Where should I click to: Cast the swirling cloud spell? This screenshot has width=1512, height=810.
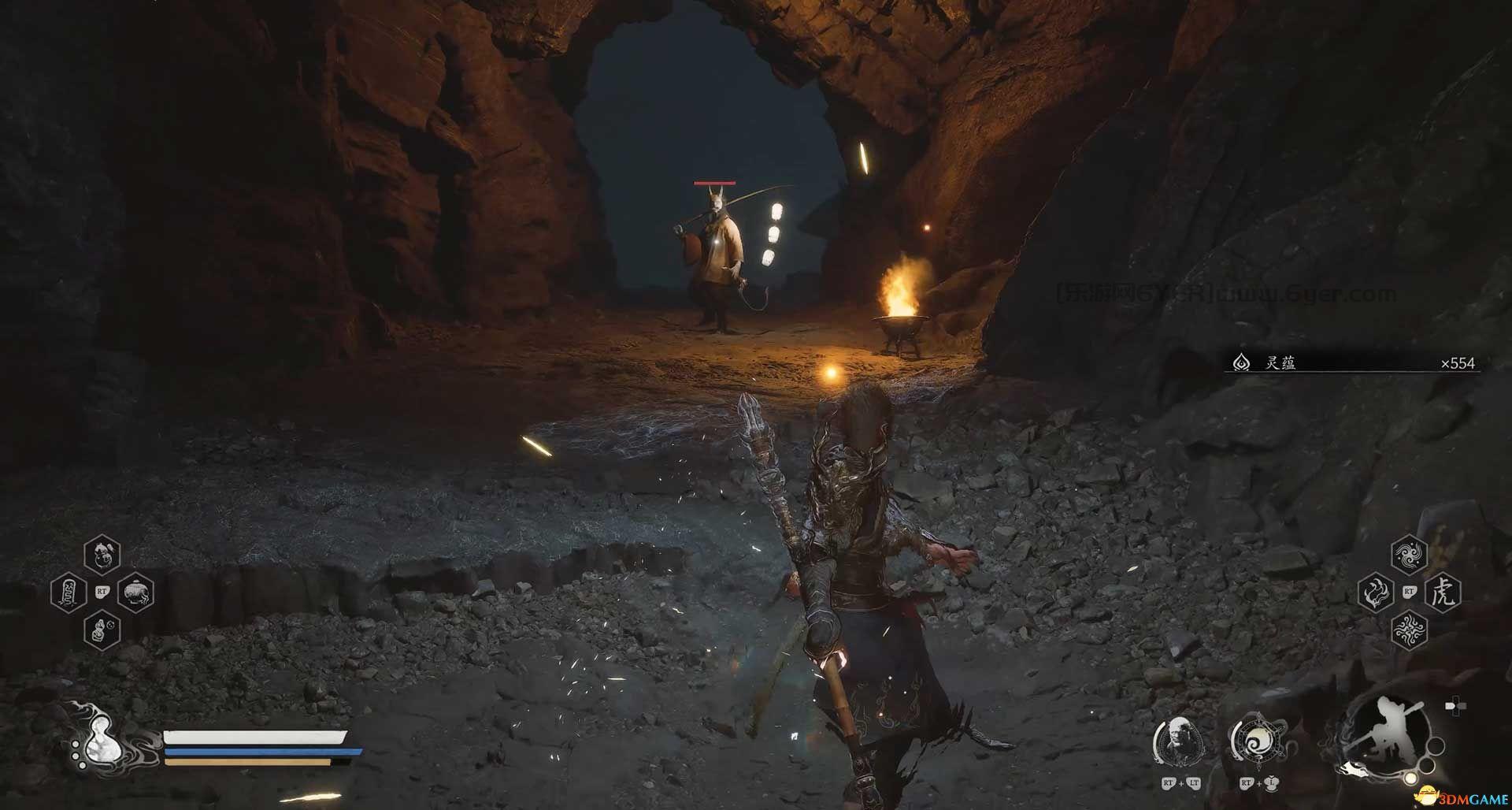tap(1409, 555)
